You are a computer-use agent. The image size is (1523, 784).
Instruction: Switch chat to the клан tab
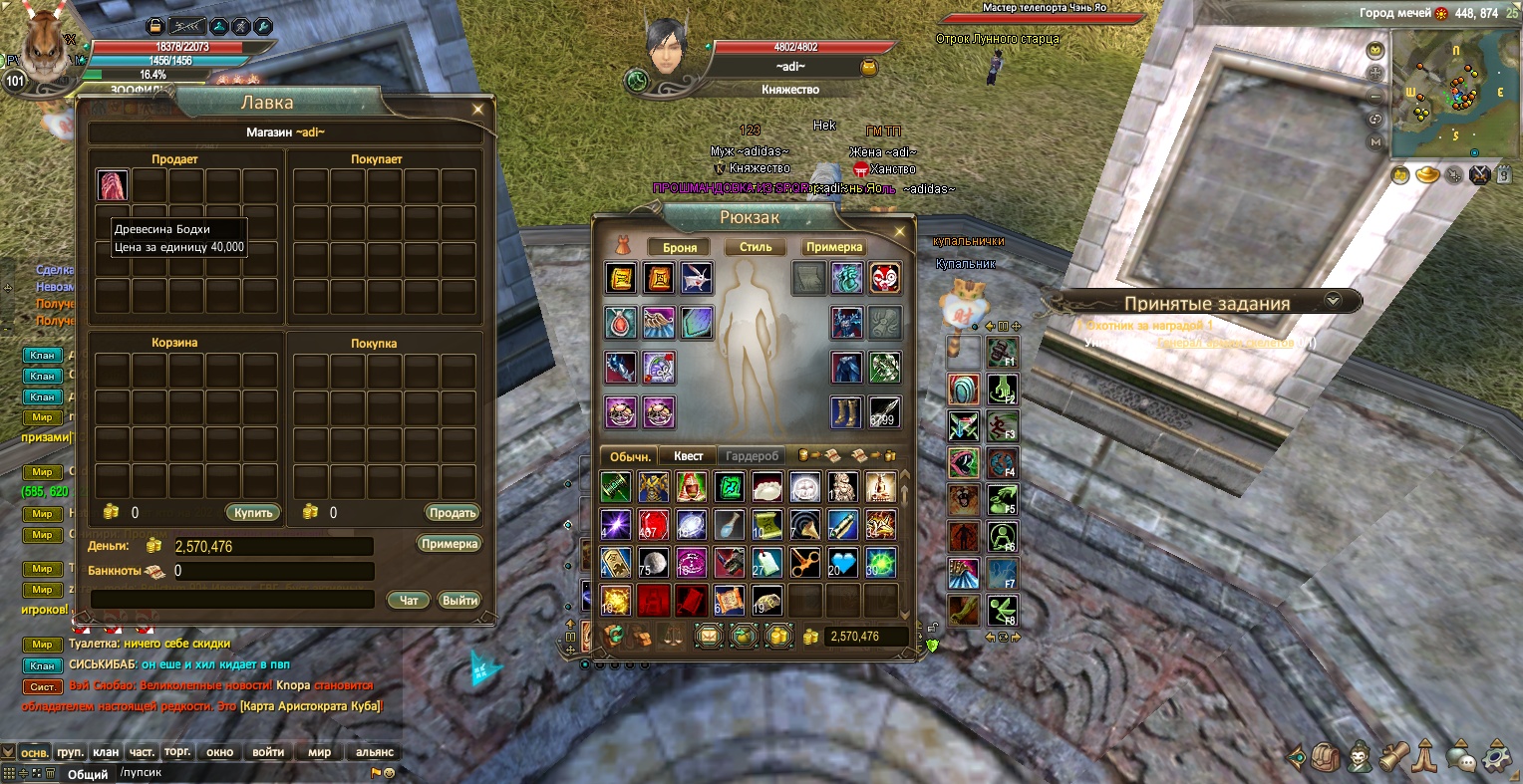coord(106,752)
